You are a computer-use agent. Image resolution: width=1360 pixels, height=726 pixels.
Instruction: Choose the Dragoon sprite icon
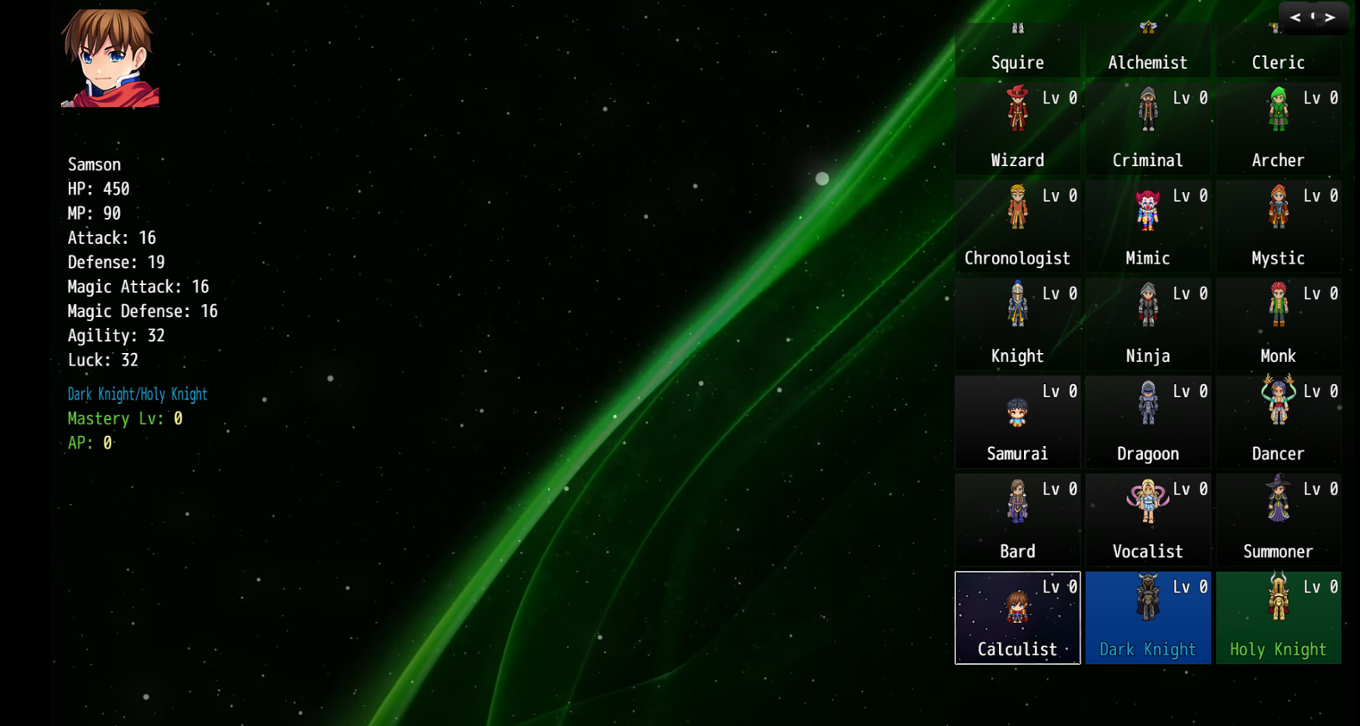1147,402
